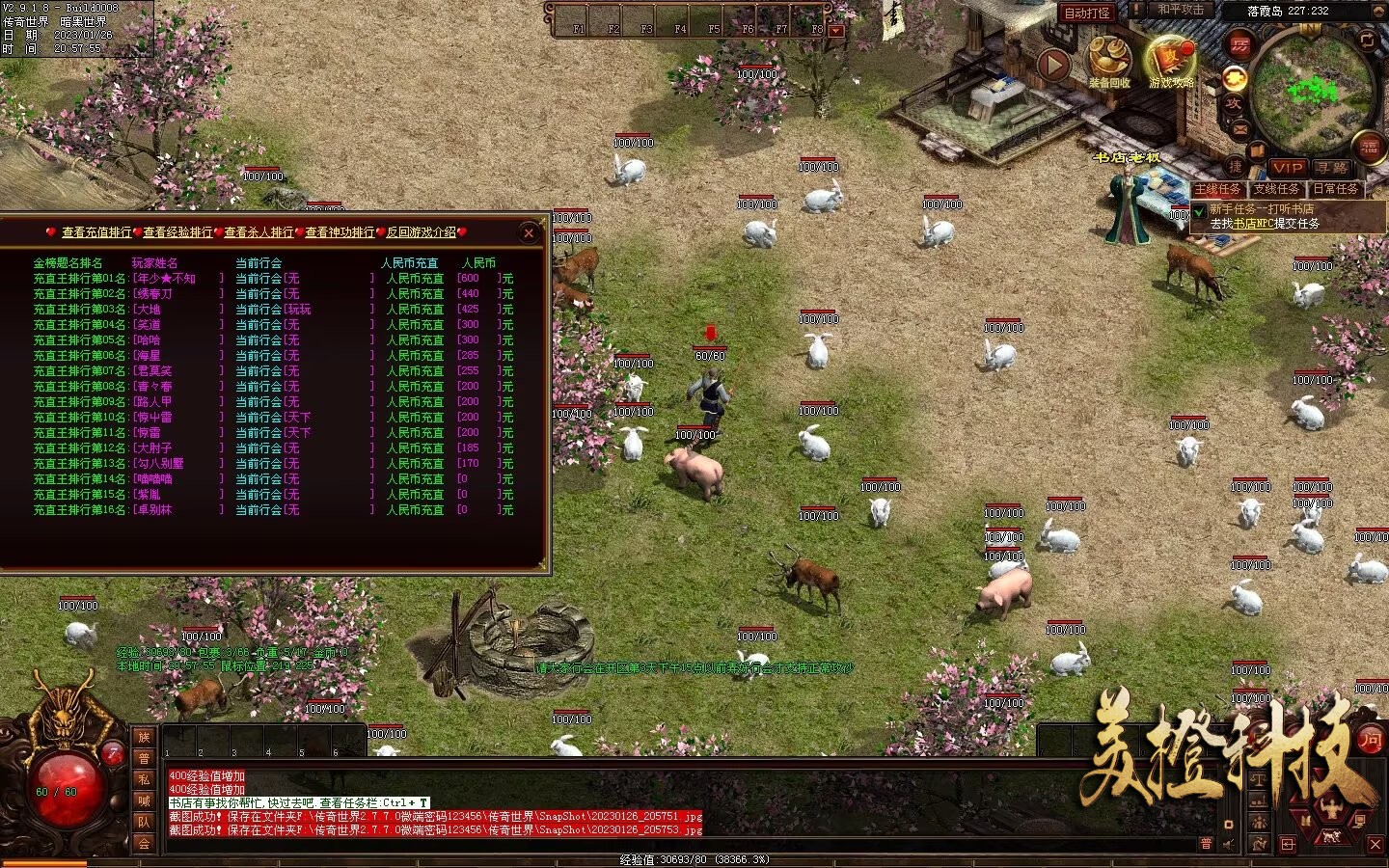Open the 游戏攻略 game guide icon
1389x868 pixels.
(x=1171, y=61)
